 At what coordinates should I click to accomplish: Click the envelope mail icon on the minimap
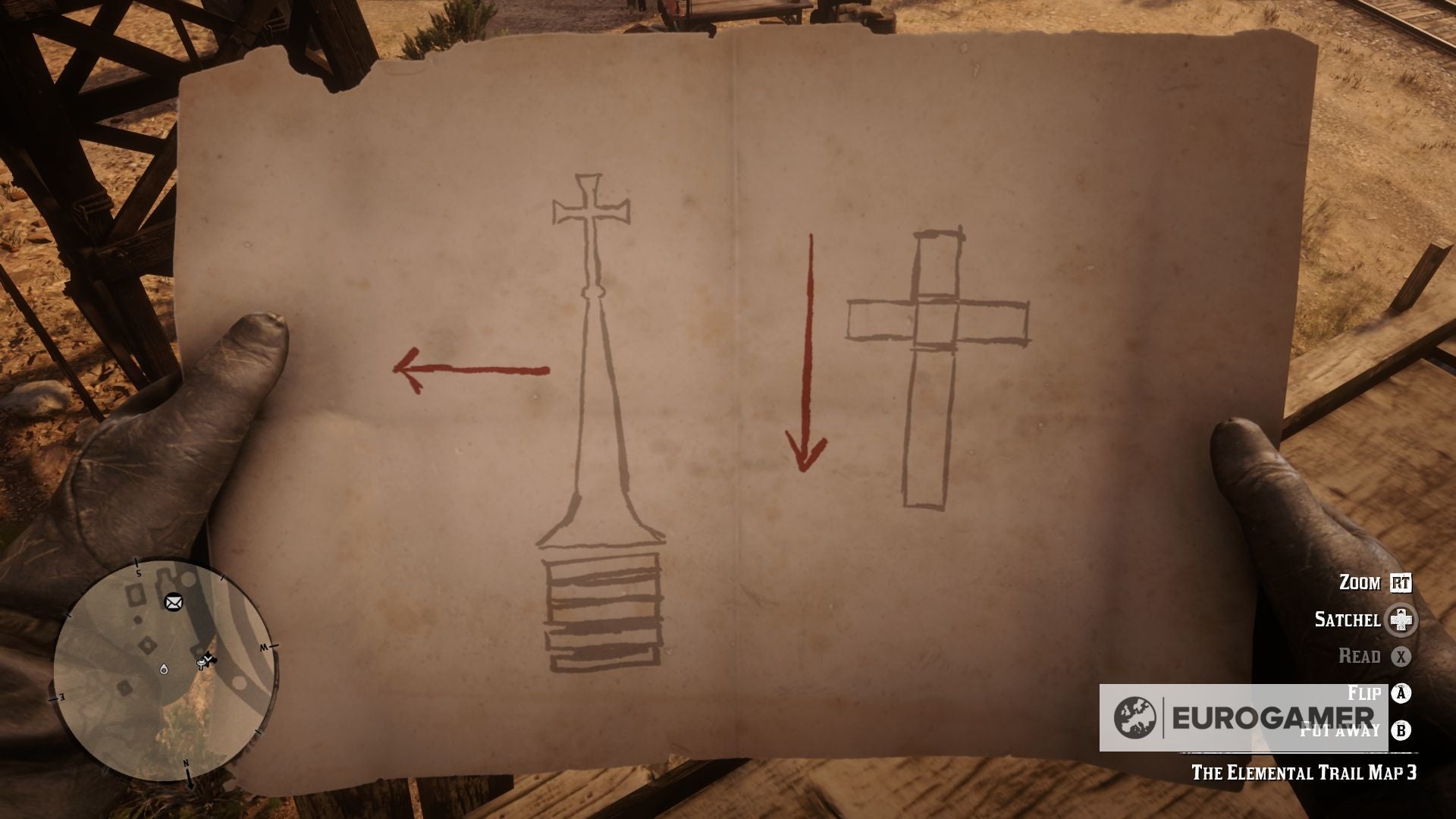coord(173,602)
